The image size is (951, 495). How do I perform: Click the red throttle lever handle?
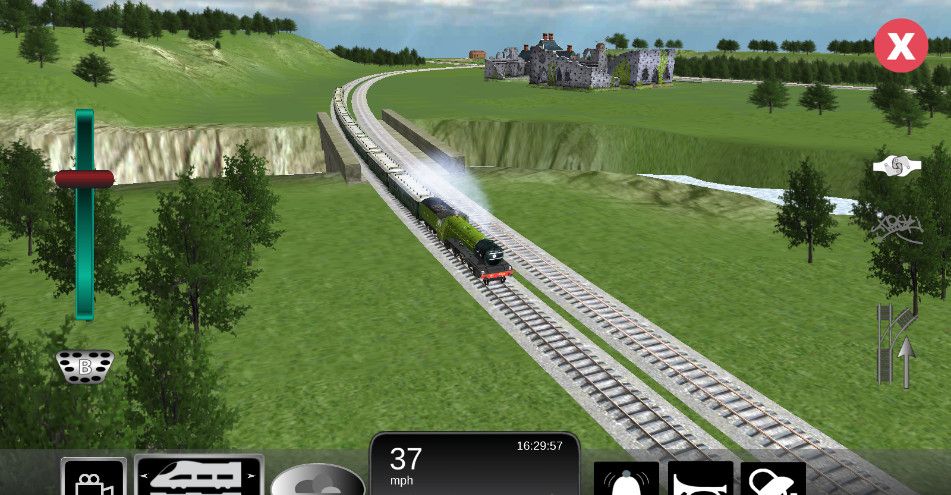(x=84, y=179)
